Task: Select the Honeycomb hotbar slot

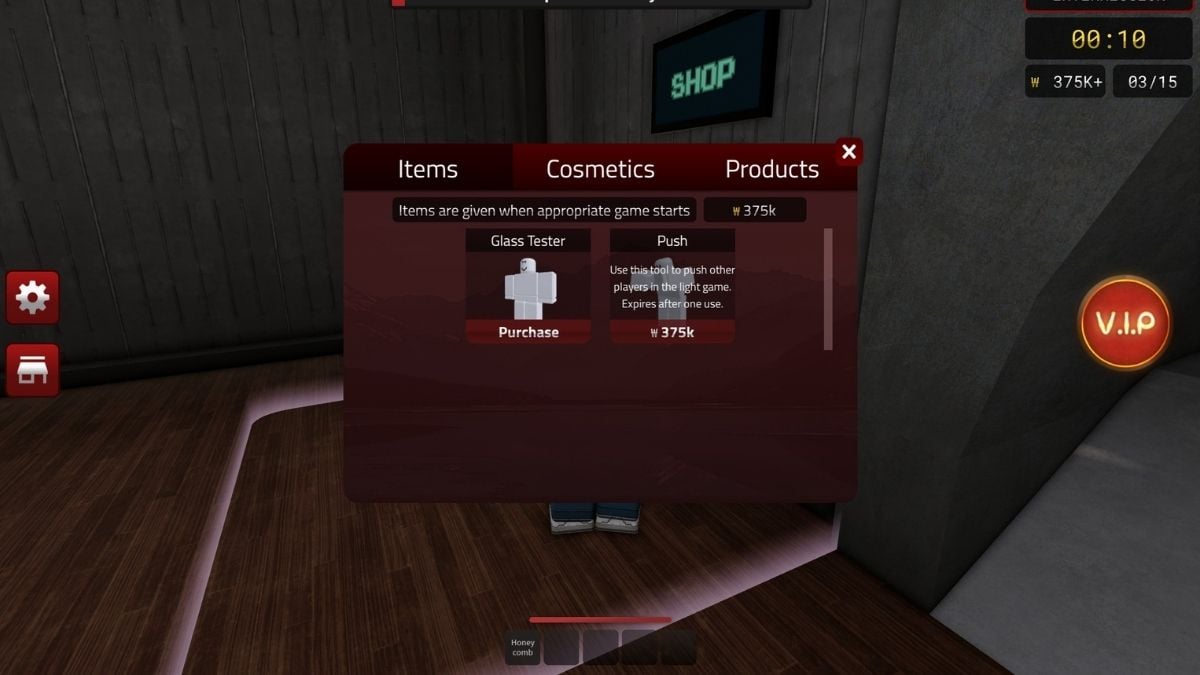Action: point(523,647)
